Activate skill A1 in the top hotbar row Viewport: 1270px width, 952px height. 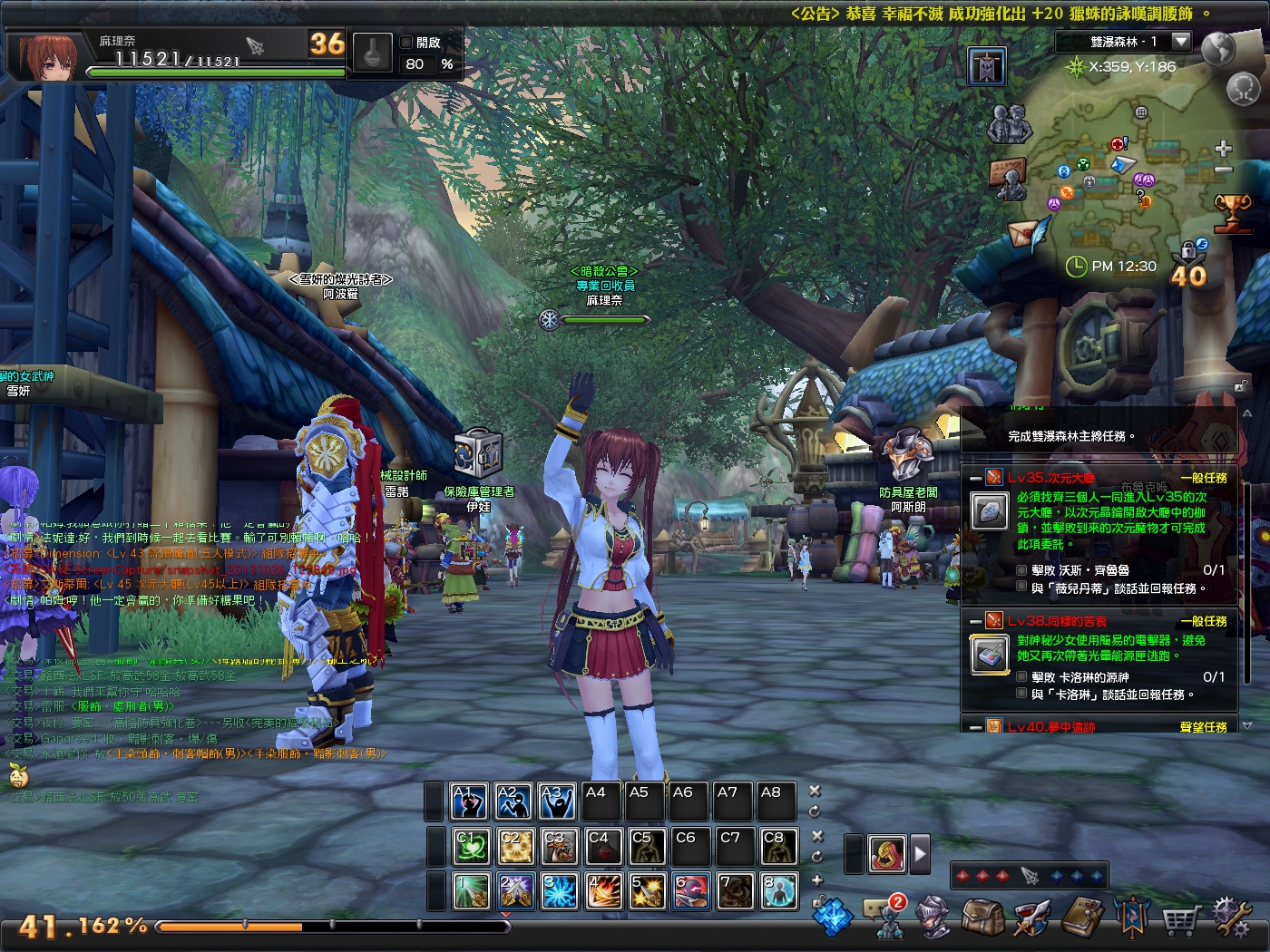point(468,801)
